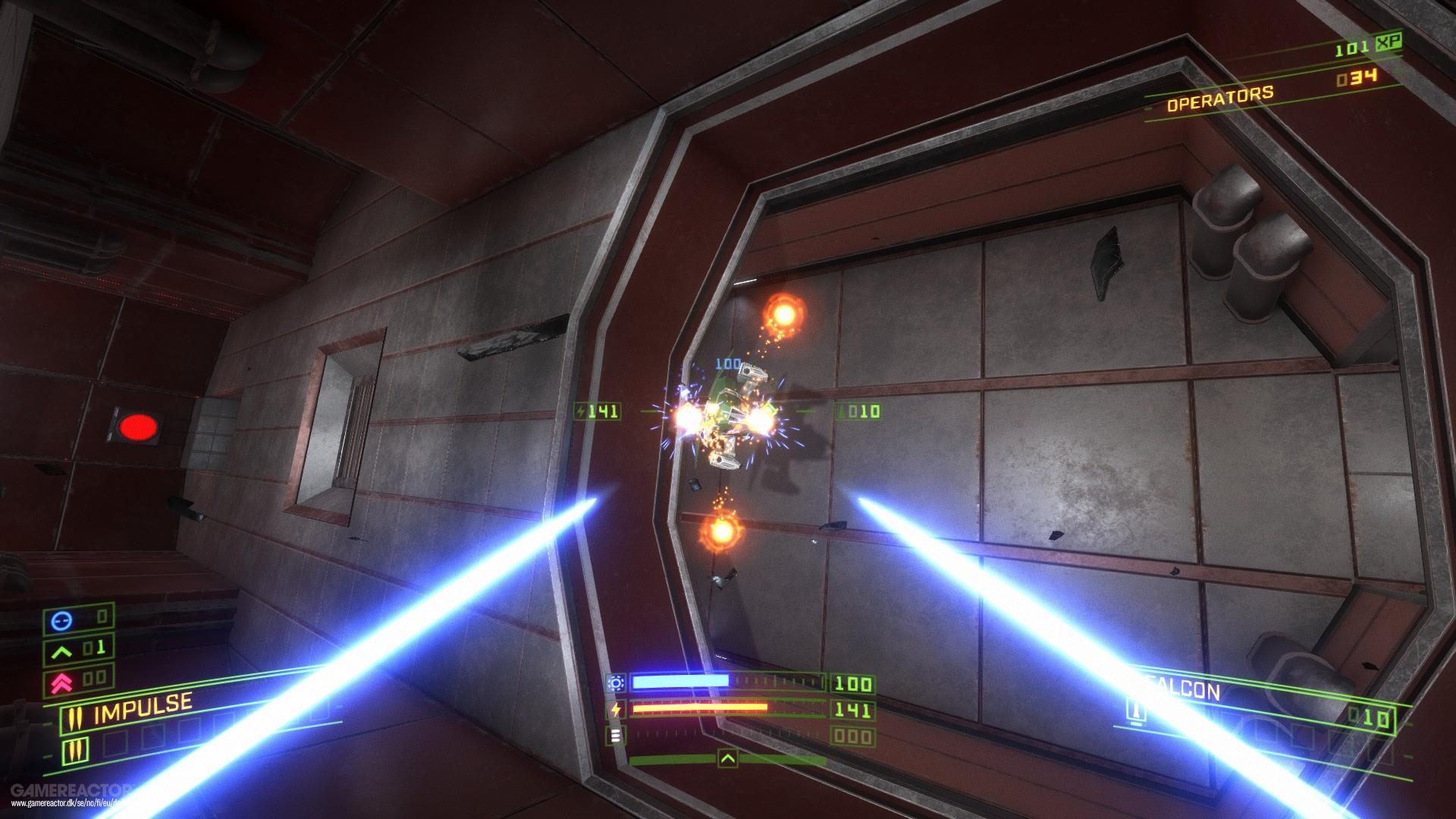Click the pink double chevron counter icon
Screen dimensions: 1456x819
61,681
